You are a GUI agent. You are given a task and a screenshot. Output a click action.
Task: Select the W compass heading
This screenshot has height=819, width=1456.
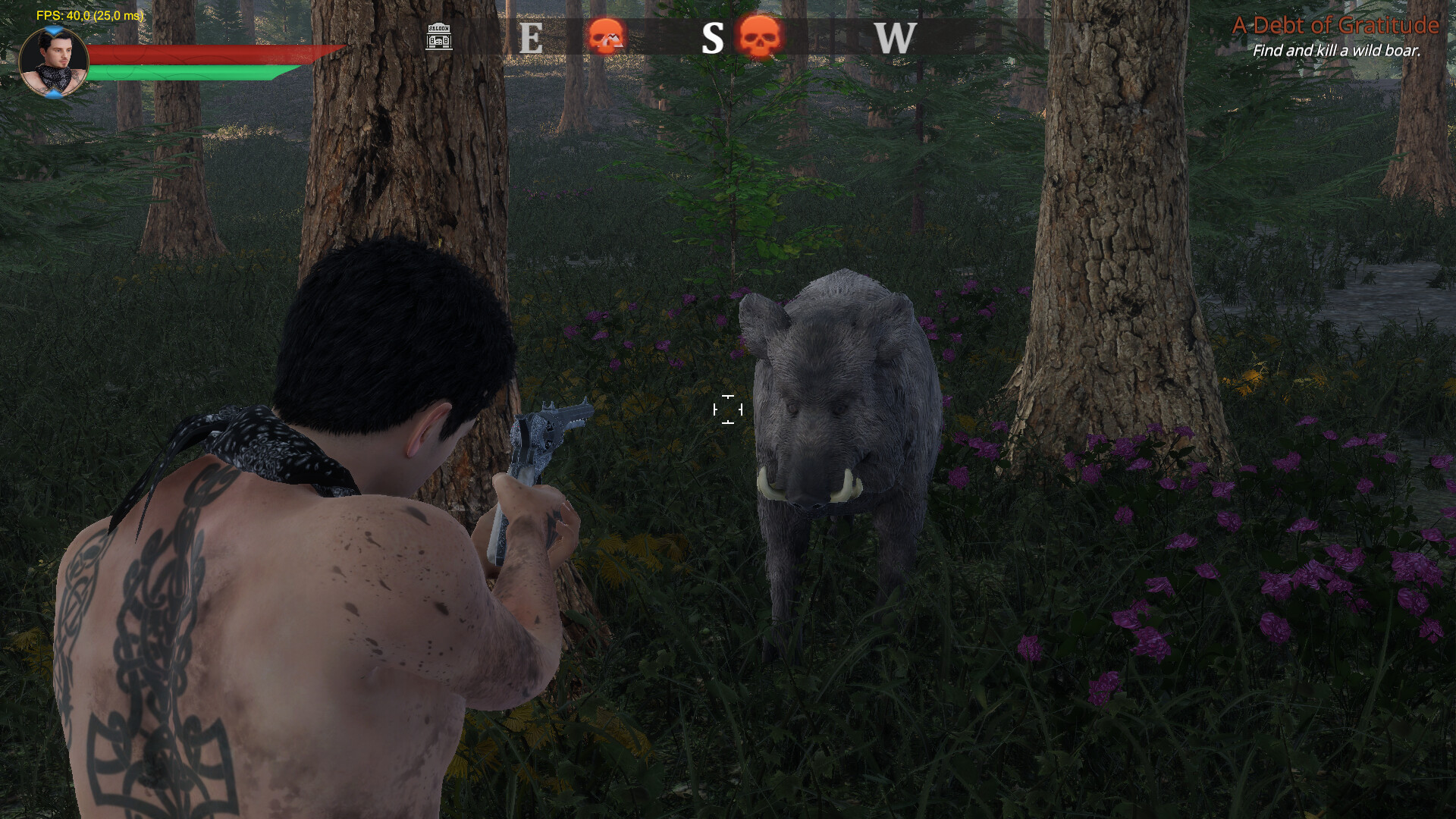tap(895, 38)
